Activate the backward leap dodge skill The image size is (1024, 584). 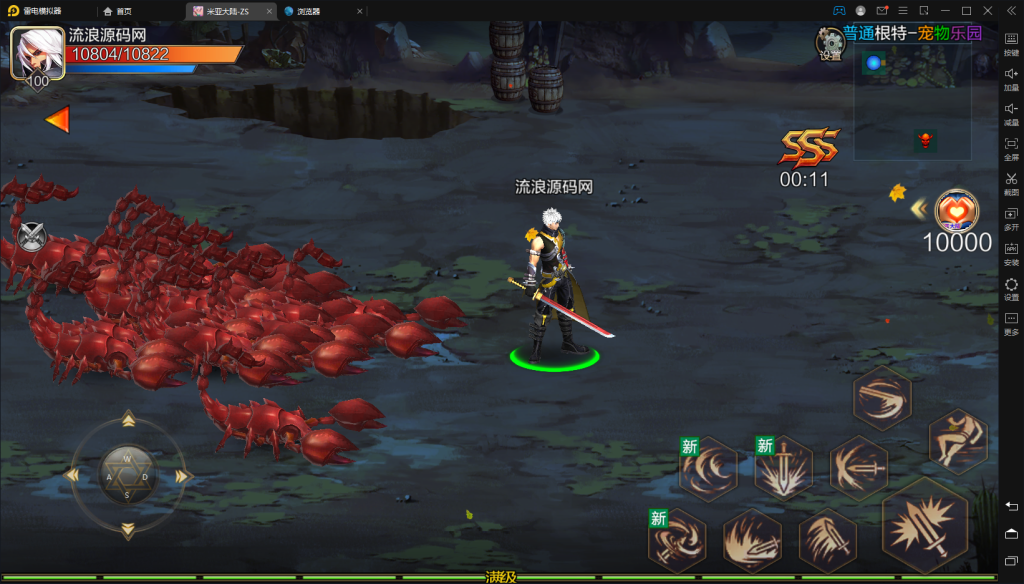(958, 442)
